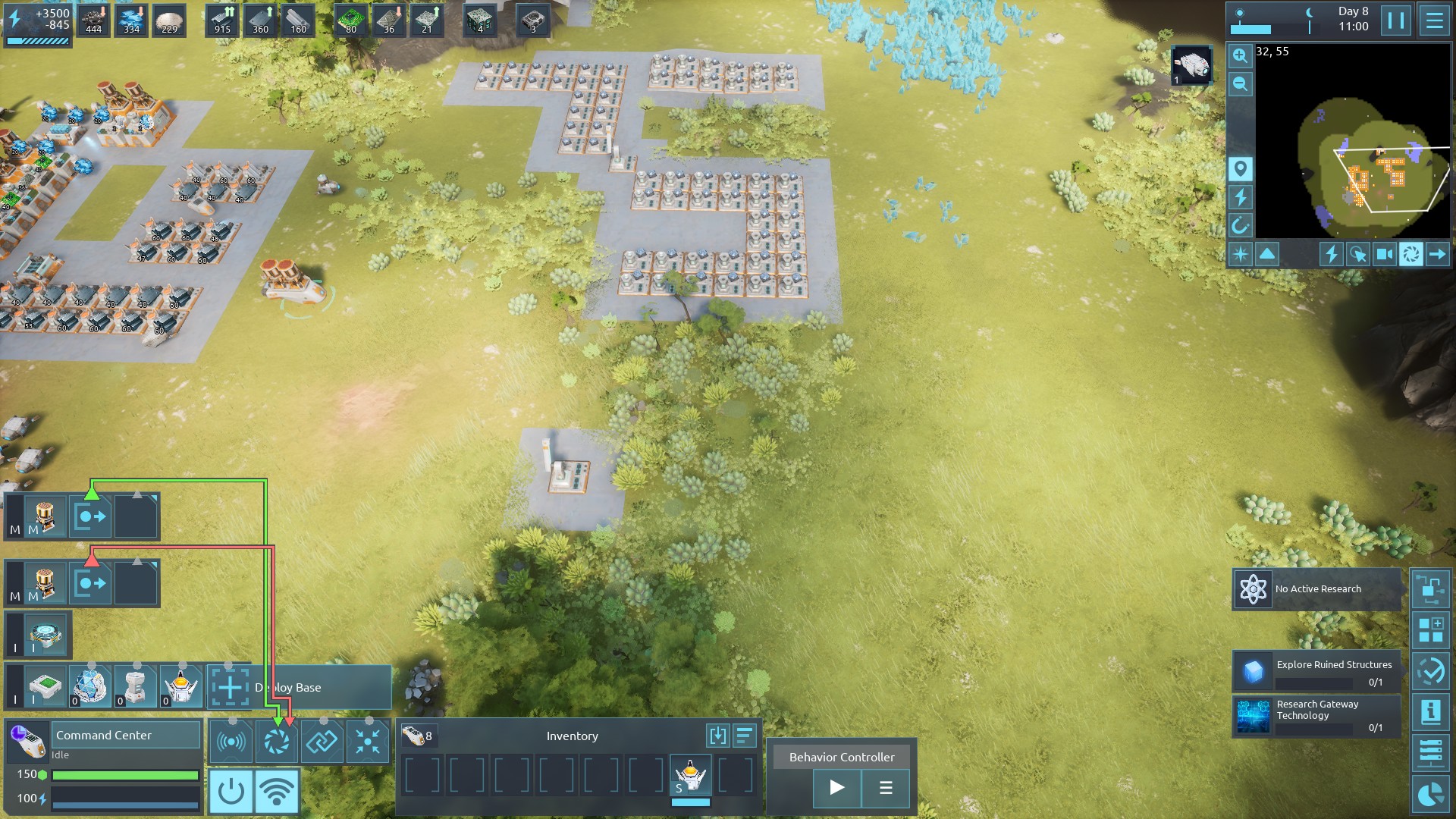This screenshot has height=819, width=1456.
Task: Open the main hamburger menu
Action: tap(1434, 20)
